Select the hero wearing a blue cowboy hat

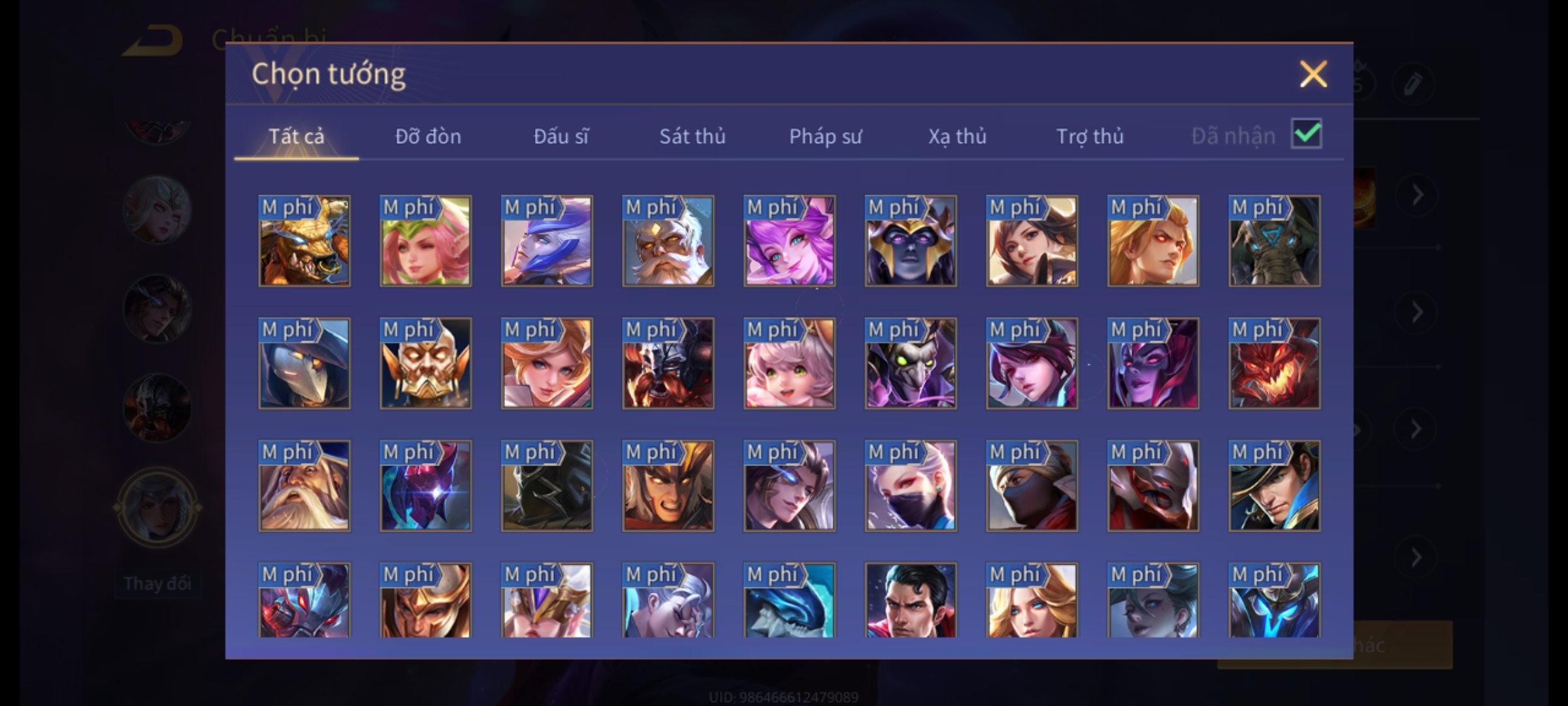click(1274, 486)
